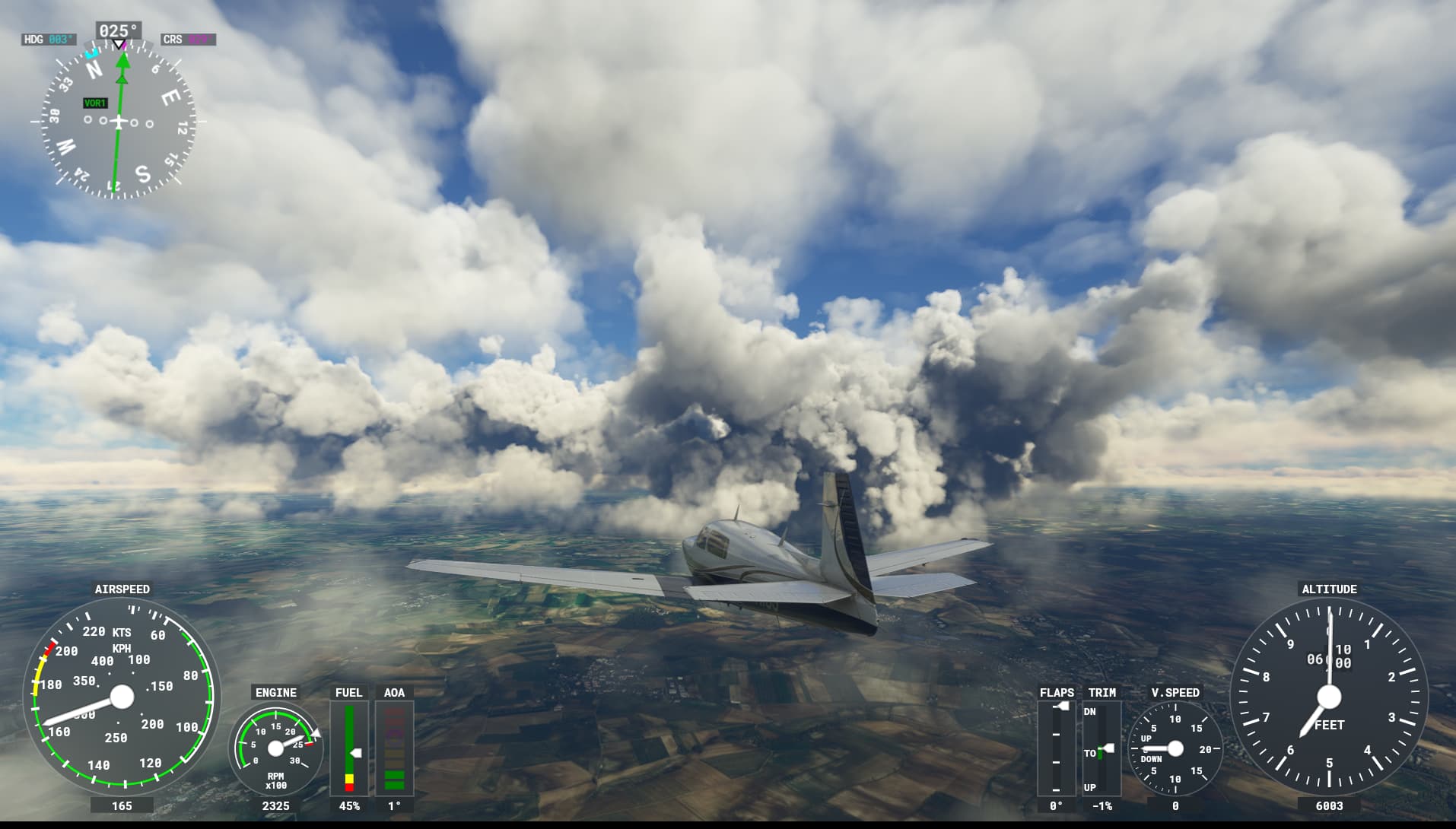Expand the V.SPEED instrument display

[x=1175, y=693]
